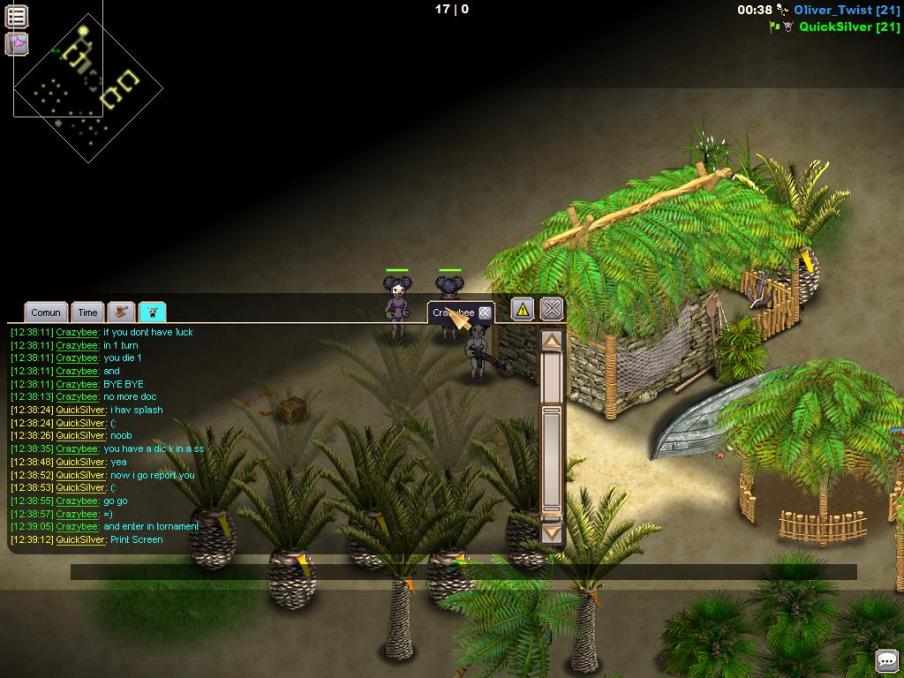Click the chat text input bar
The width and height of the screenshot is (904, 678).
pos(463,572)
